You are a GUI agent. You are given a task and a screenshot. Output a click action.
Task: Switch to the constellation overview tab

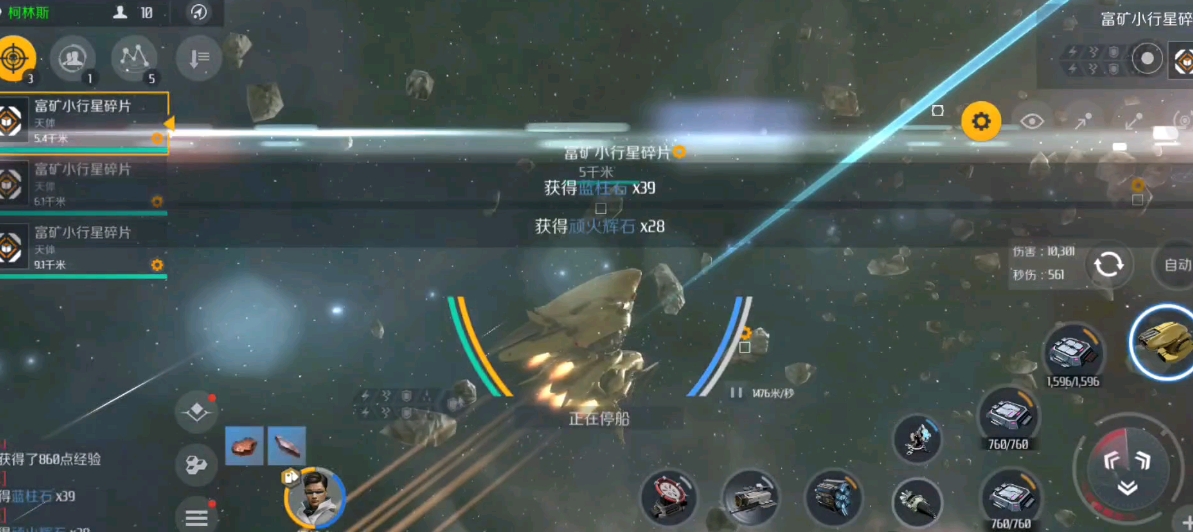(x=134, y=59)
